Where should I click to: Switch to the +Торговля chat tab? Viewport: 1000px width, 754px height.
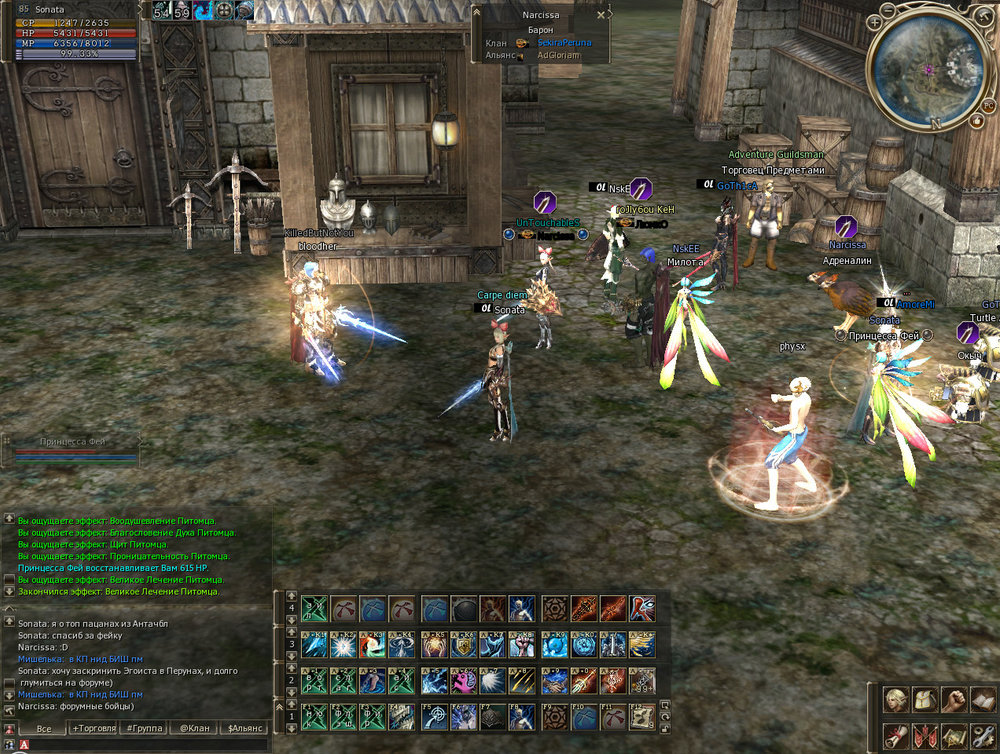91,728
